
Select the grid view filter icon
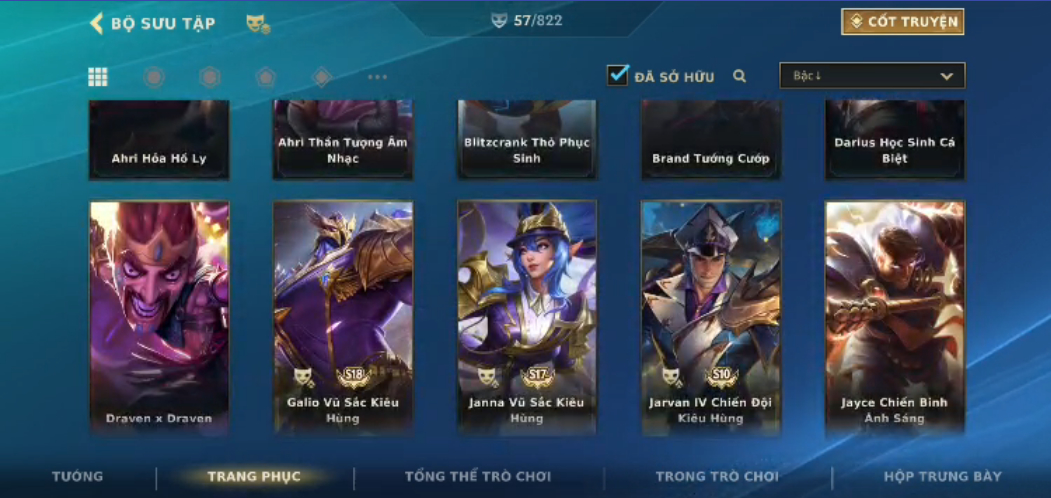click(98, 77)
